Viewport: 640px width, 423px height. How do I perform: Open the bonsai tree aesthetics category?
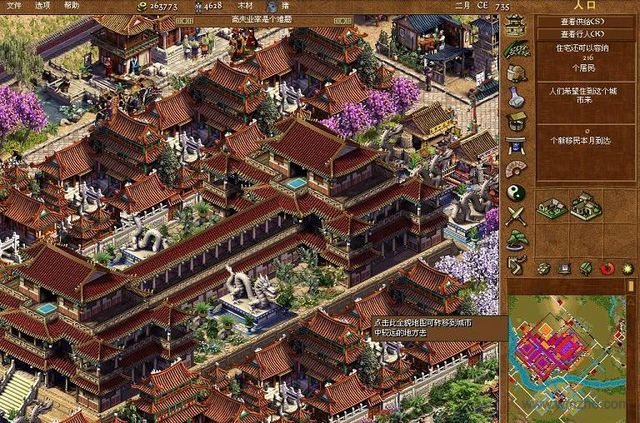(x=516, y=240)
